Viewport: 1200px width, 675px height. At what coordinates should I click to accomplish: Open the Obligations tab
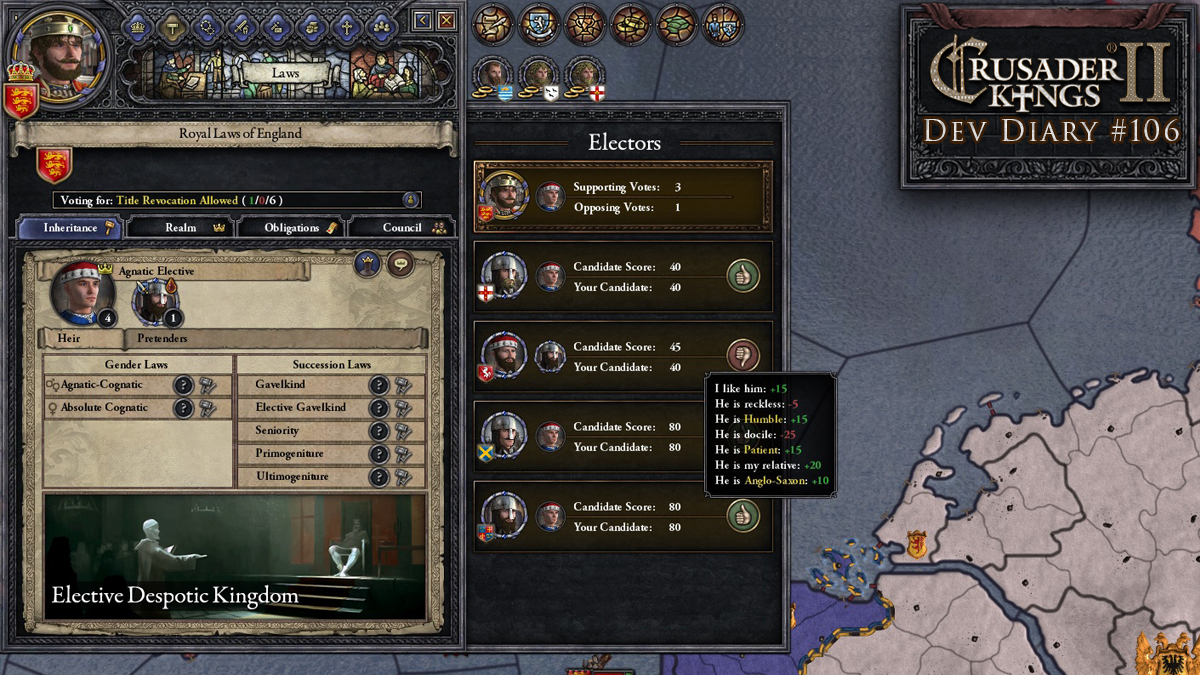pyautogui.click(x=292, y=228)
